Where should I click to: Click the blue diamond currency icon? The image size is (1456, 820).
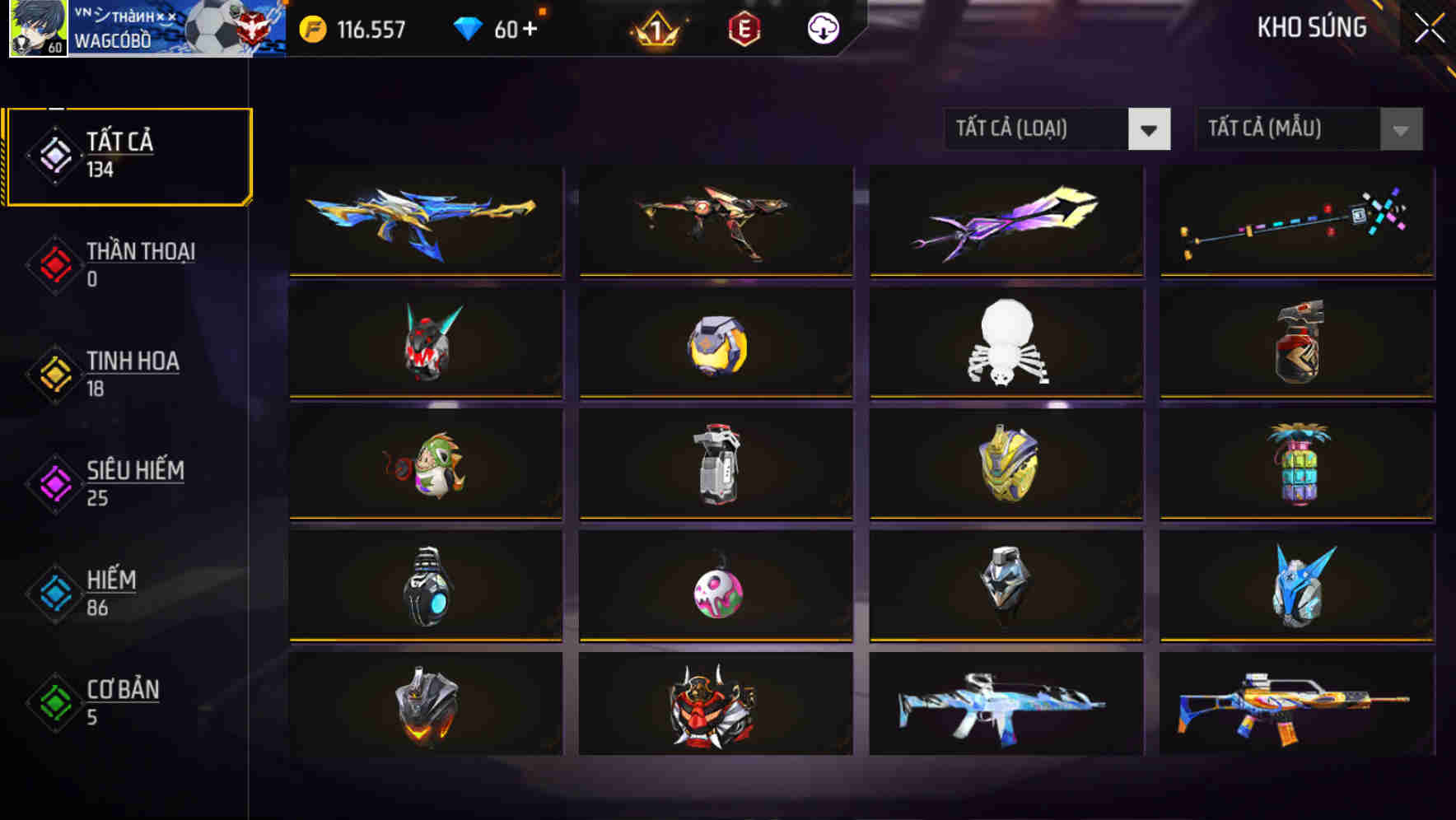tap(466, 28)
